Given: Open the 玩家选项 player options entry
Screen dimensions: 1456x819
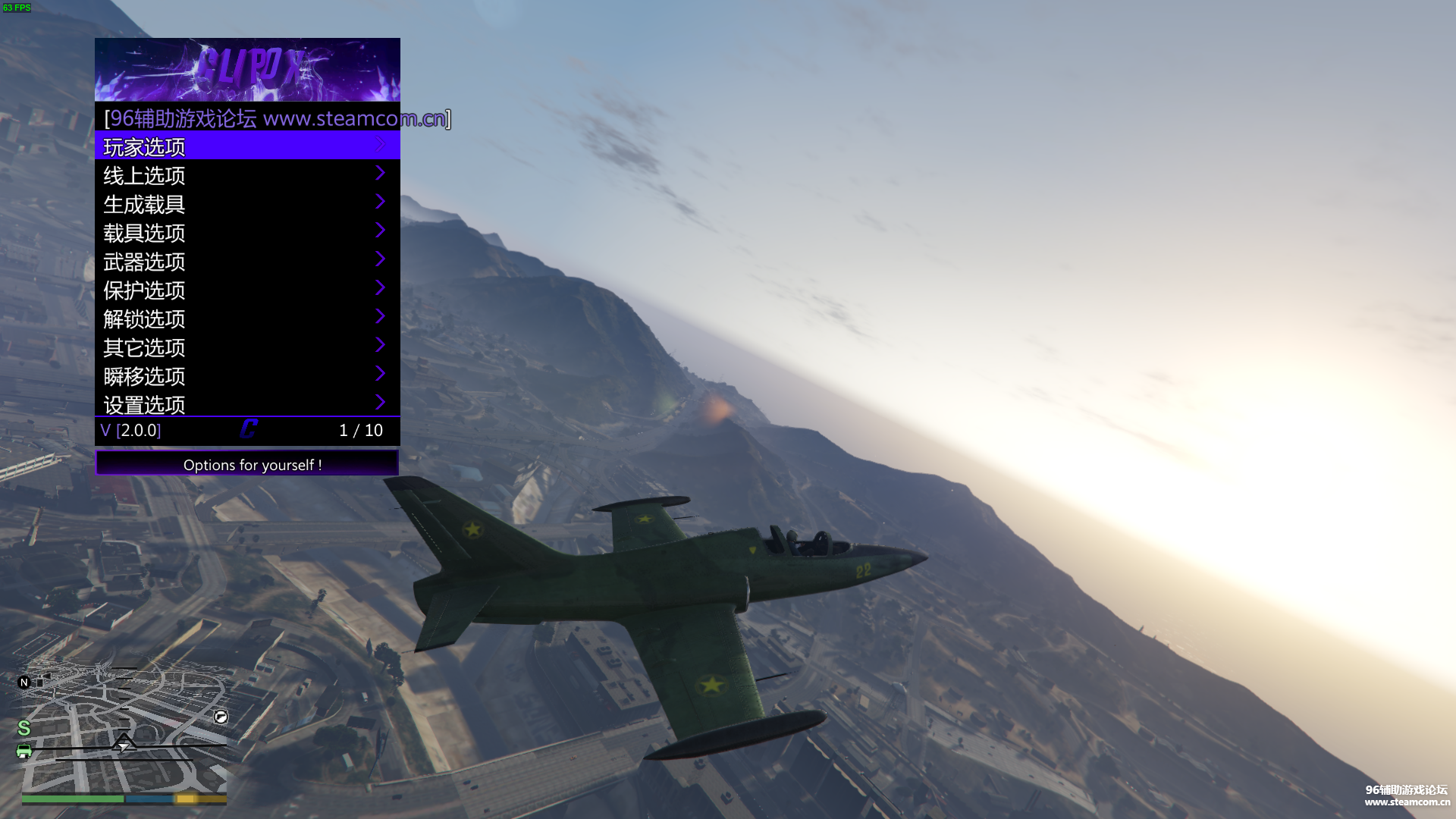Looking at the screenshot, I should (247, 146).
